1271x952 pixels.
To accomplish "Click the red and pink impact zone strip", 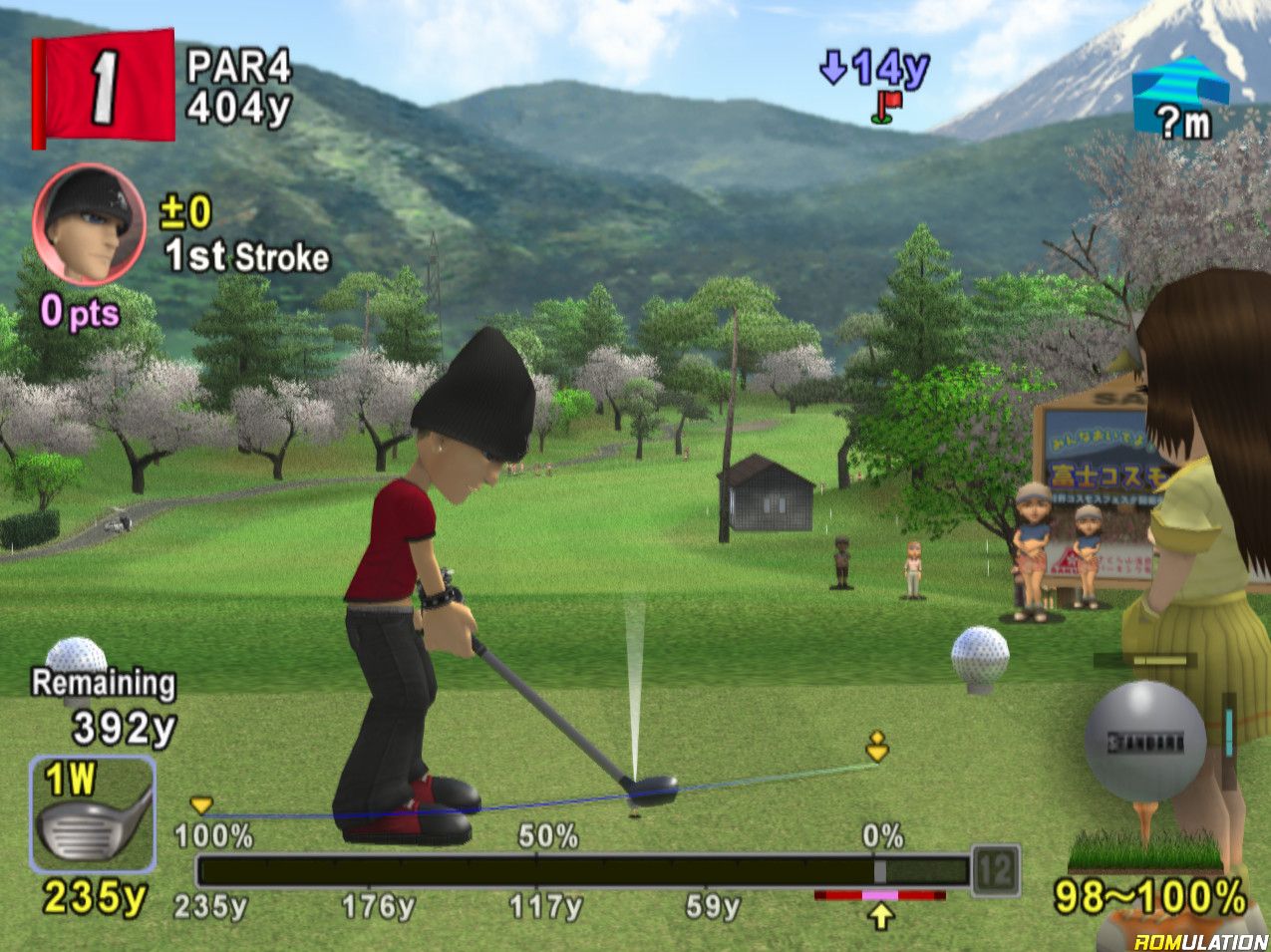I will [x=879, y=895].
